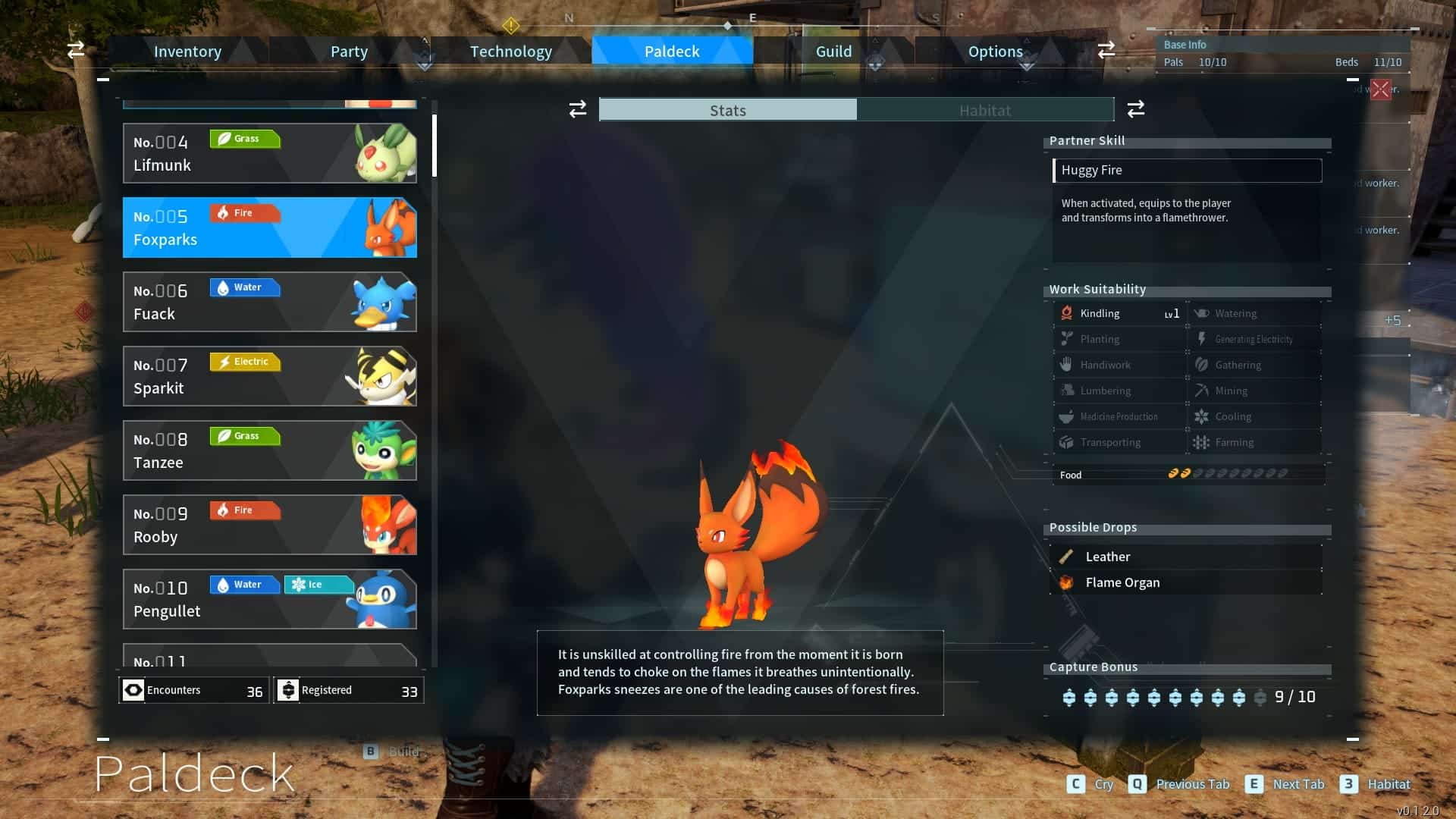1456x819 pixels.
Task: Open the Rooby Paldeck entry
Action: click(x=269, y=525)
